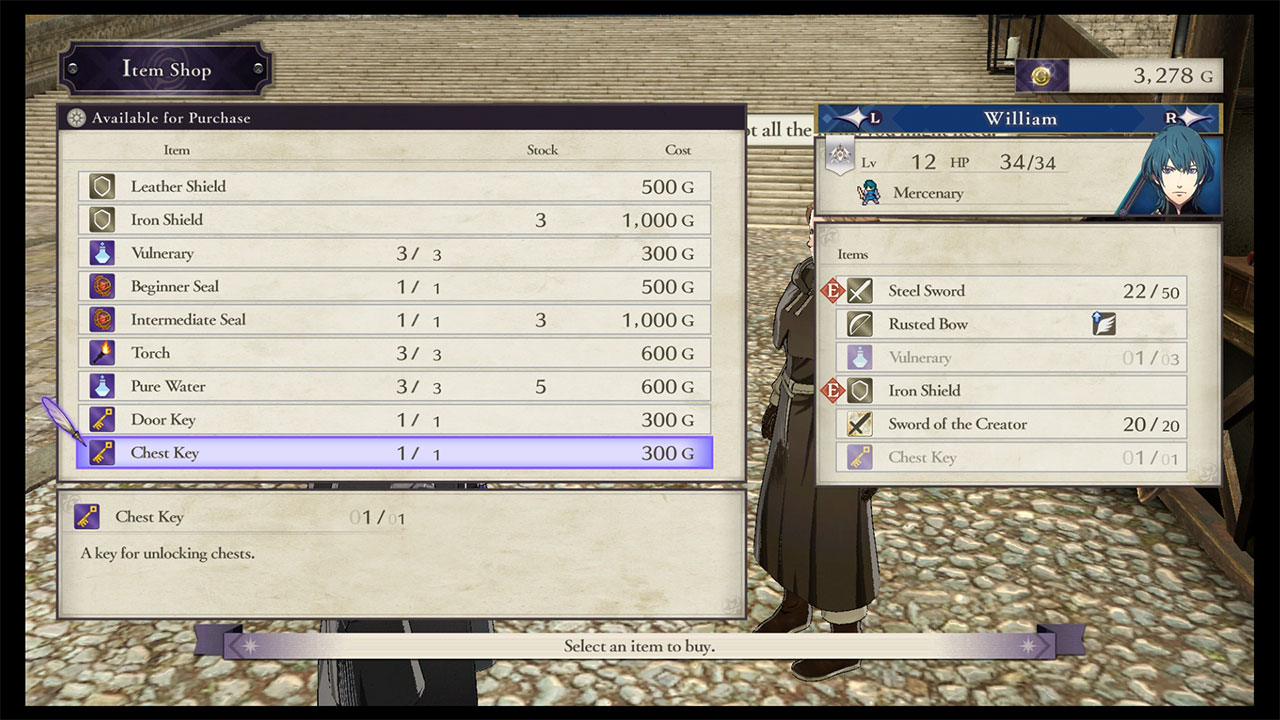Click the Vulnerary flask icon in the shop

pyautogui.click(x=102, y=253)
